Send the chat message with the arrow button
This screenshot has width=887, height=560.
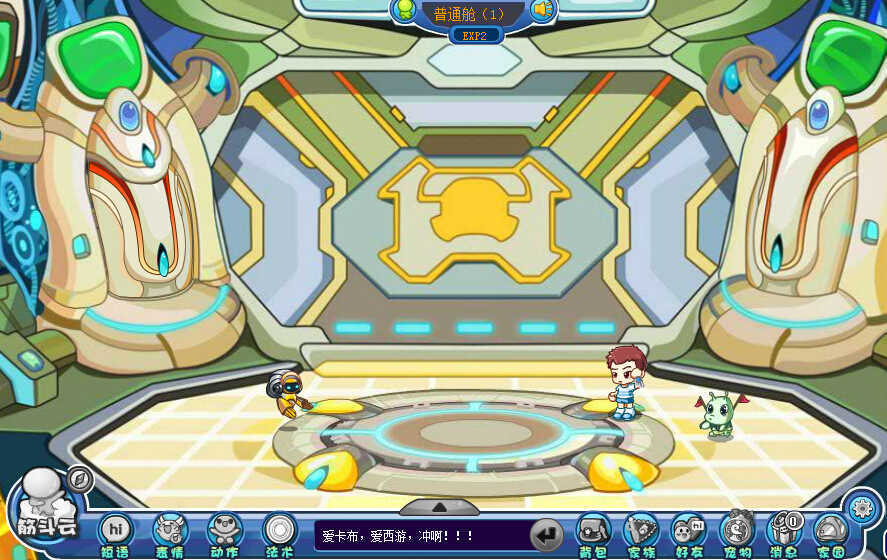[x=546, y=534]
